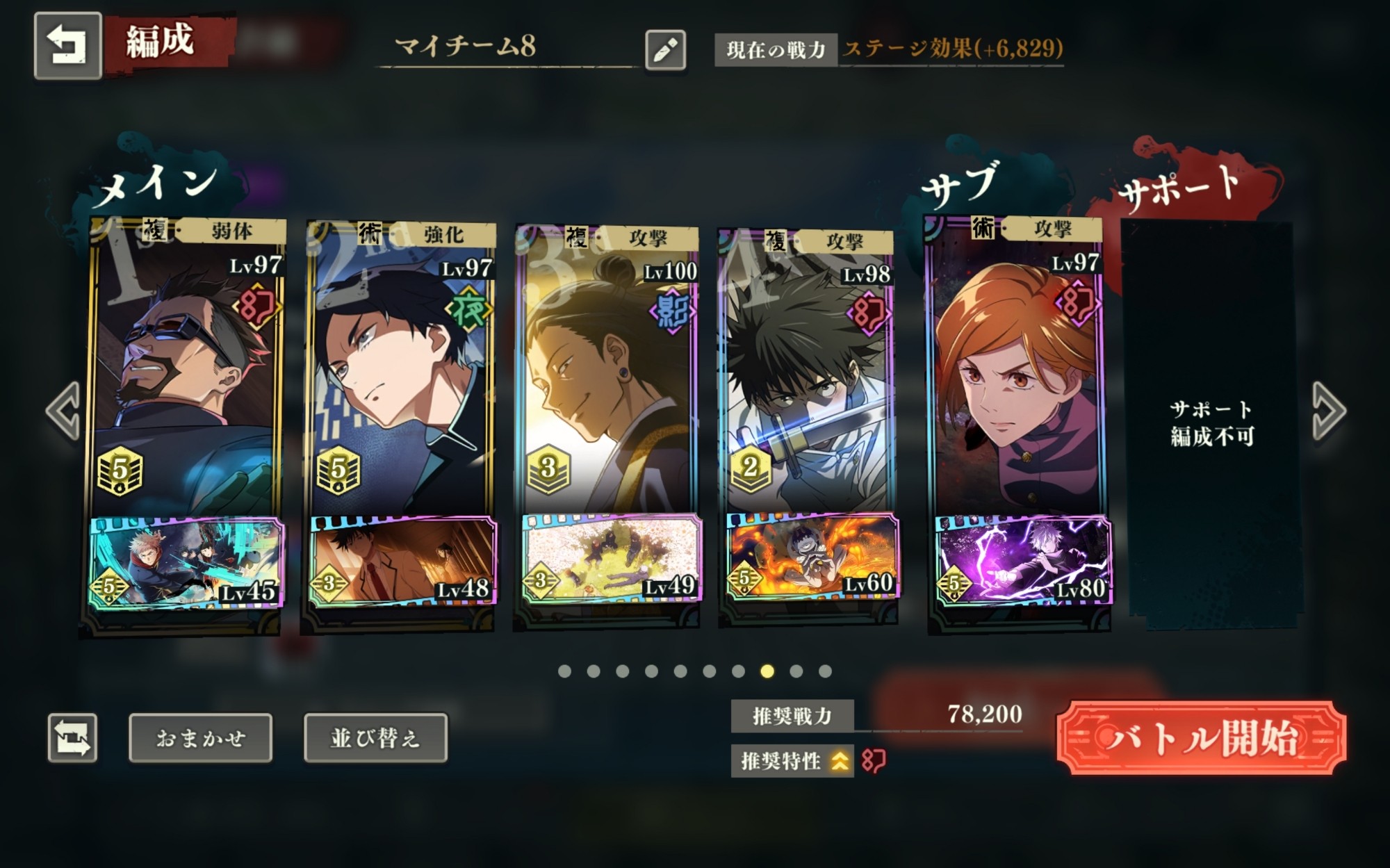This screenshot has height=868, width=1390.
Task: Open the 並び替え sort option
Action: tap(375, 738)
